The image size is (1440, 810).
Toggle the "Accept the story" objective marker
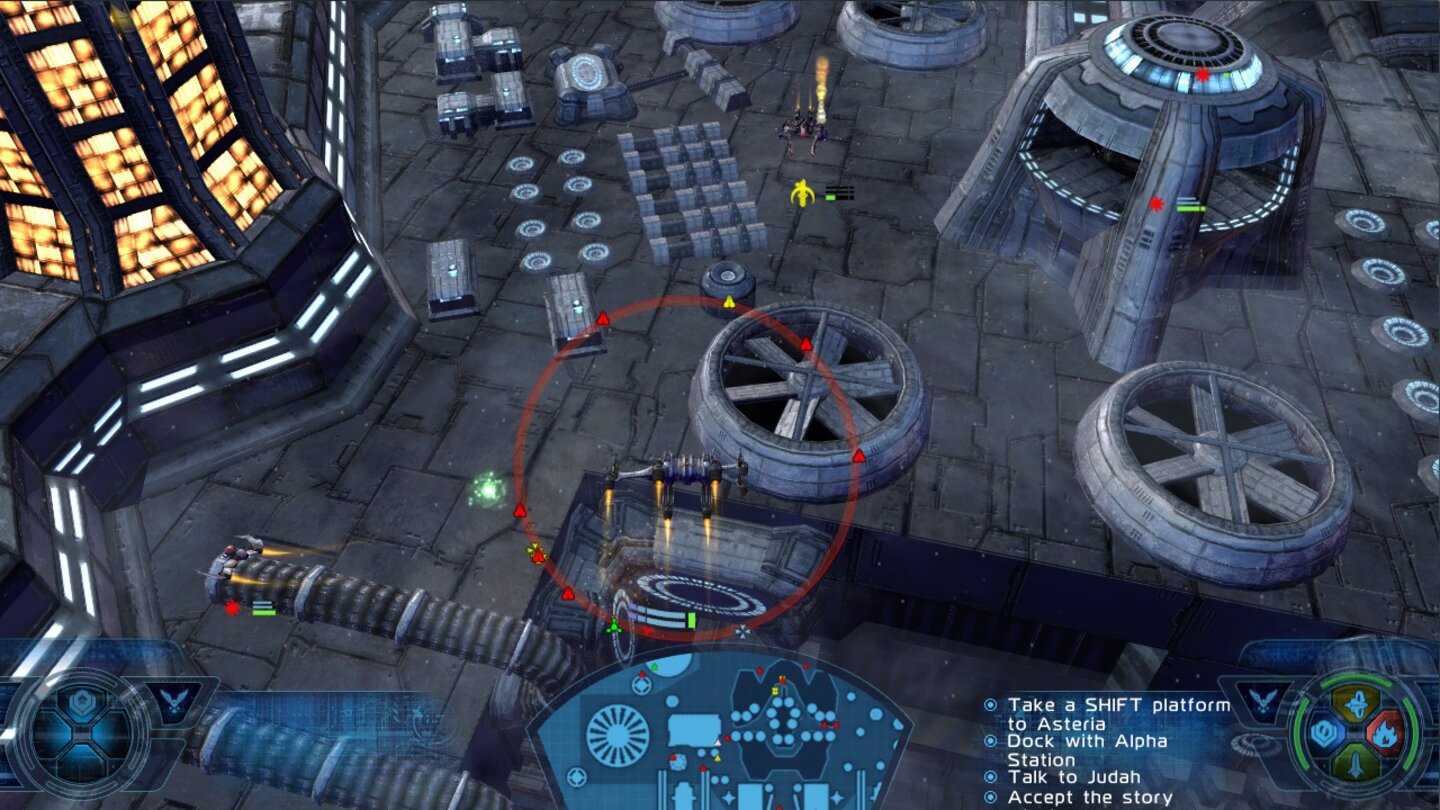[991, 798]
